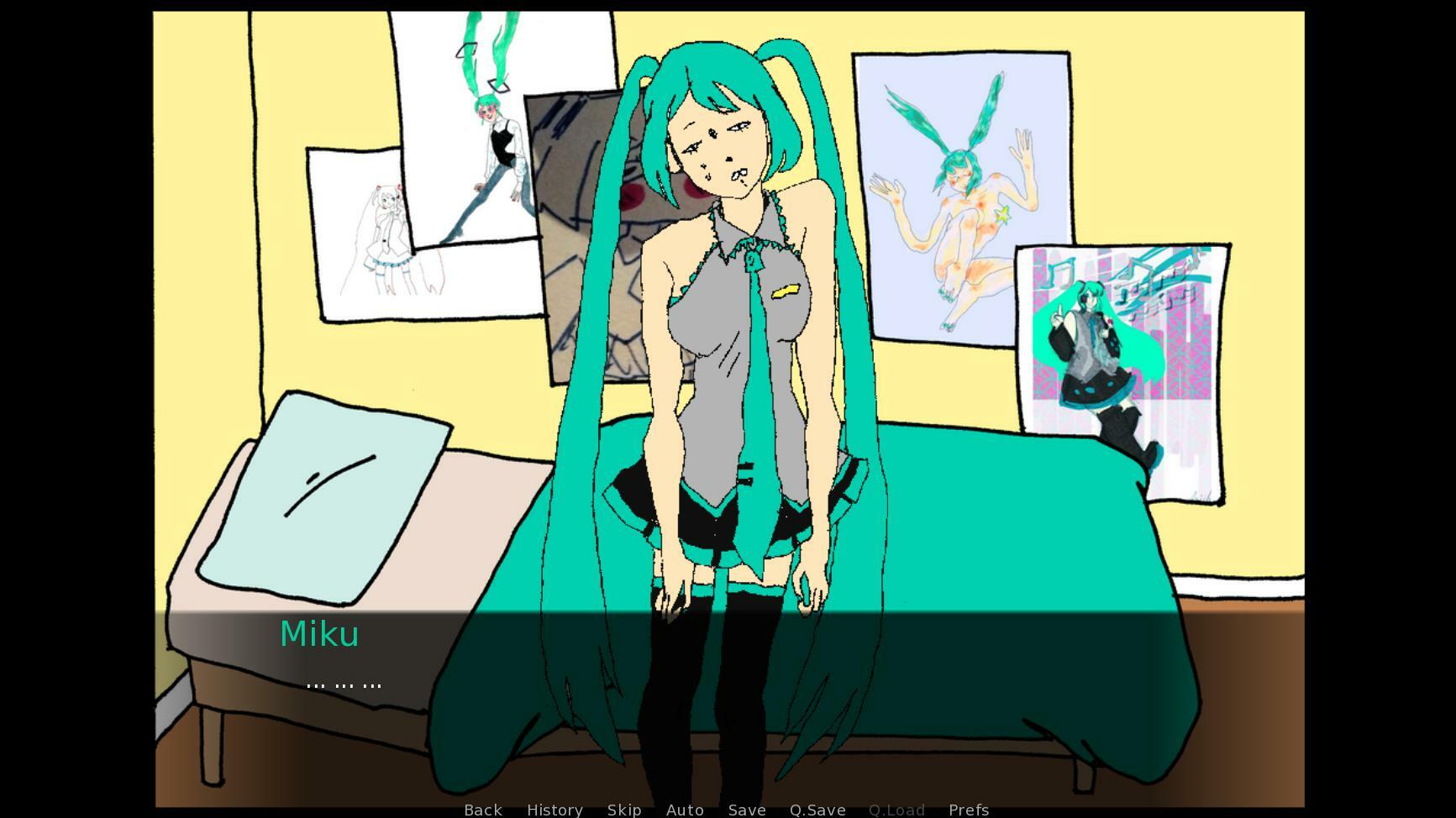Perform a Q.Save quick save
Image resolution: width=1456 pixels, height=818 pixels.
tap(817, 809)
